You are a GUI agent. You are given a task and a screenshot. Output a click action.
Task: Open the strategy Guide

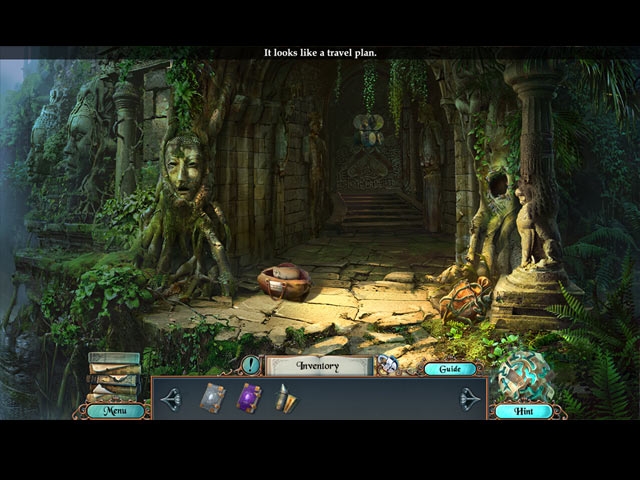(x=449, y=369)
